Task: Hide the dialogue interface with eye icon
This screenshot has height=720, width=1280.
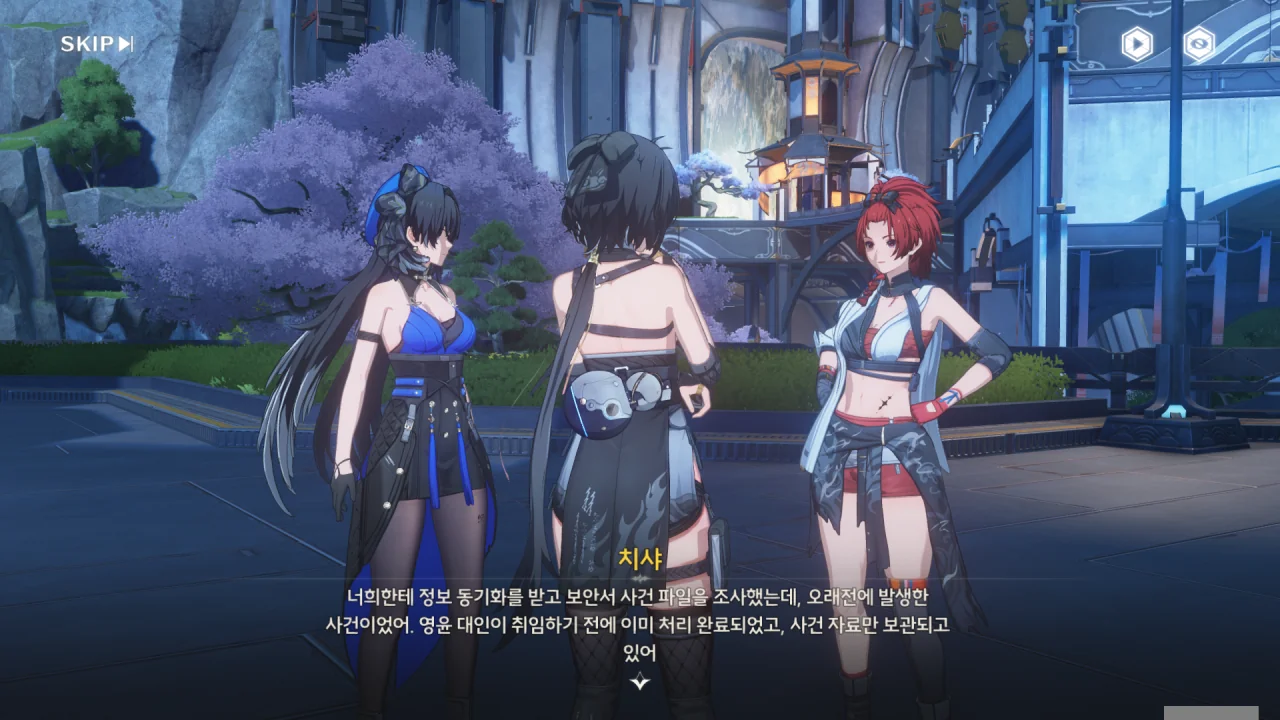Action: click(x=1199, y=43)
